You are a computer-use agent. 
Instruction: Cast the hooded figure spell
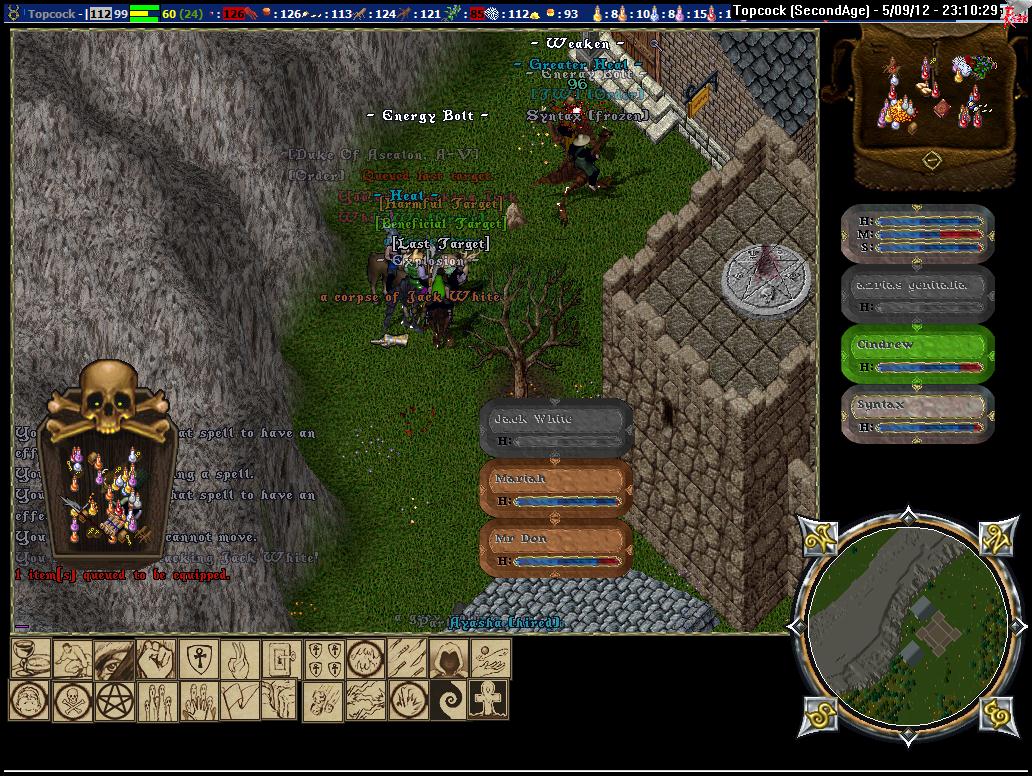coord(449,659)
